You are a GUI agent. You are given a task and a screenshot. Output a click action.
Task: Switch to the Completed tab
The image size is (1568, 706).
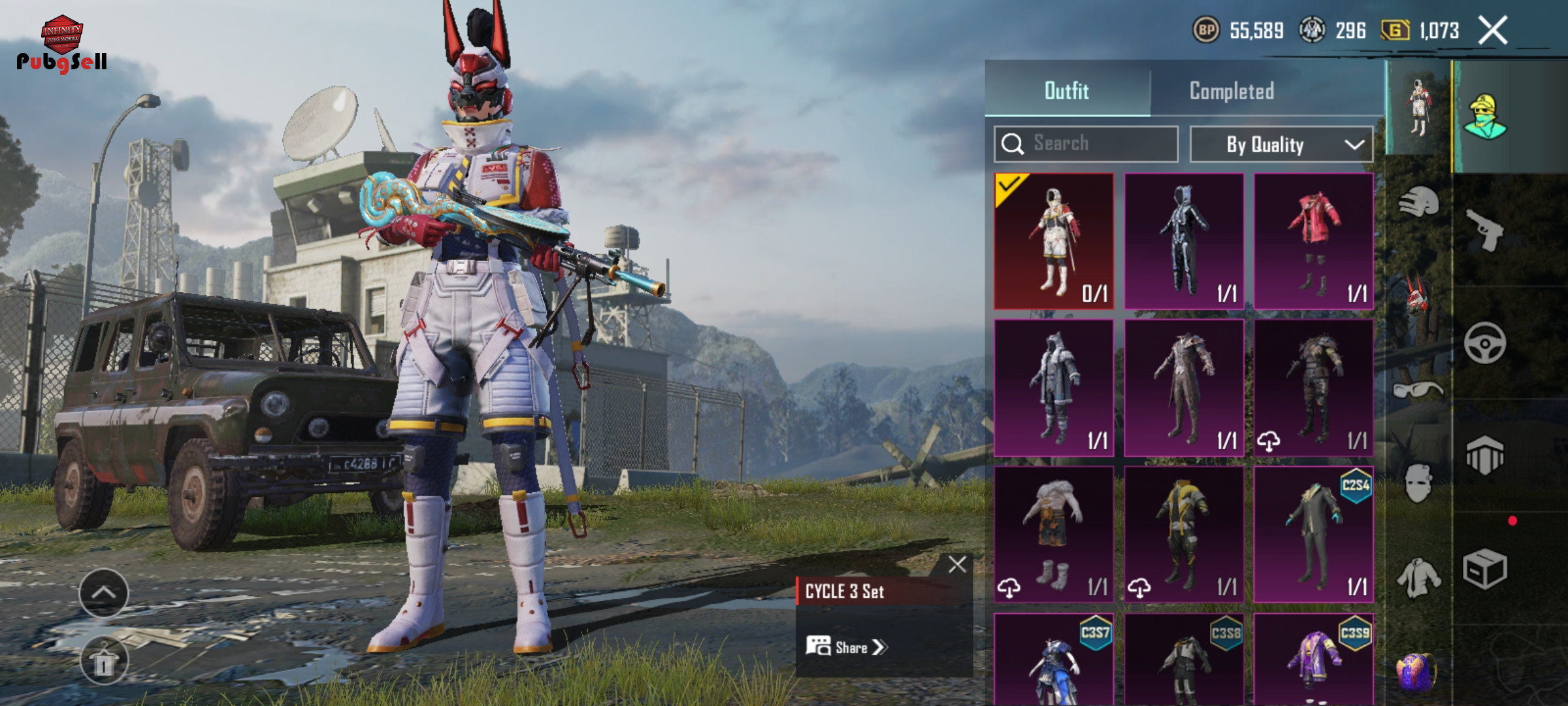(x=1231, y=91)
